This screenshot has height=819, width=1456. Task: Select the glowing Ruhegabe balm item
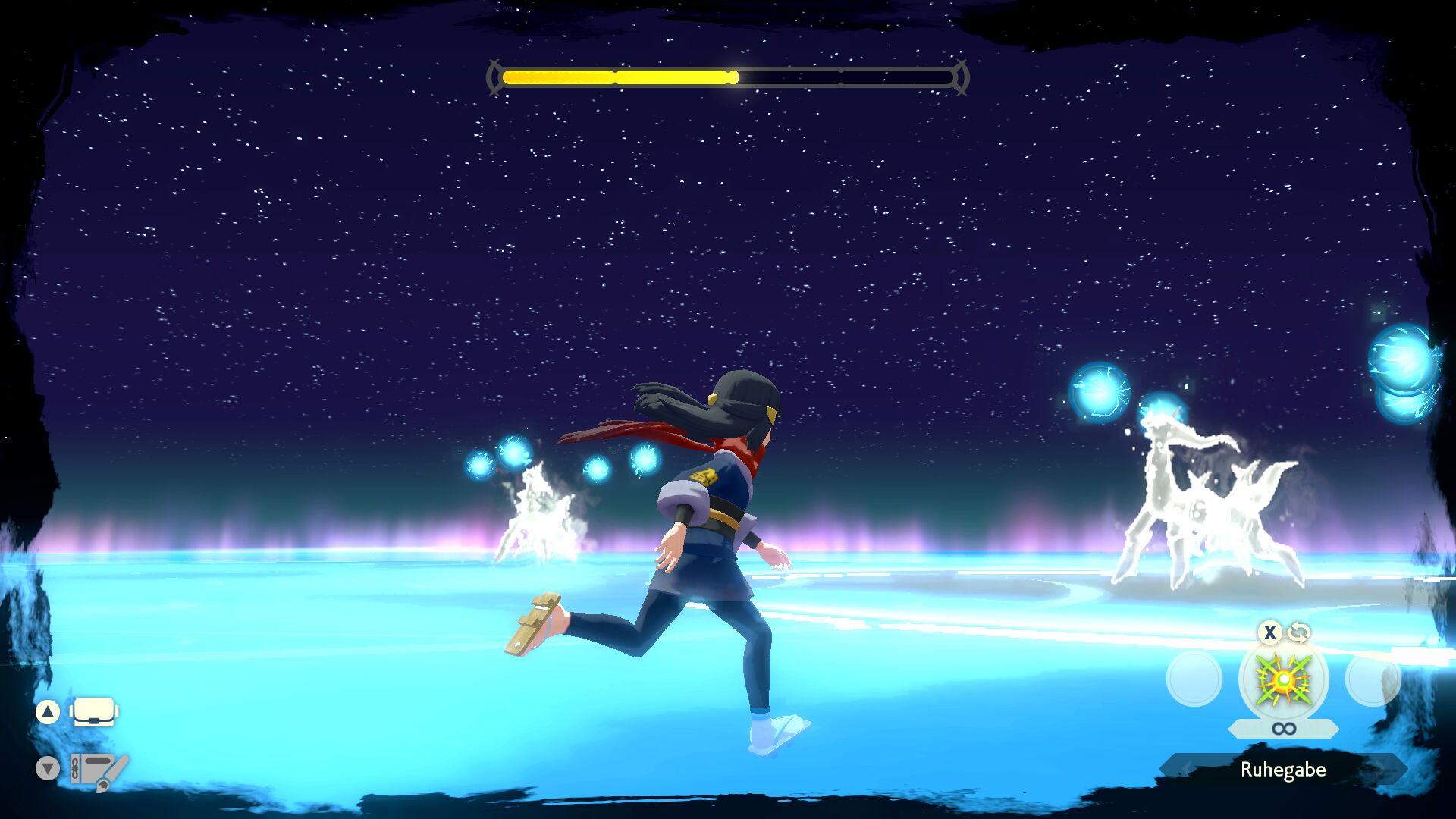tap(1283, 679)
